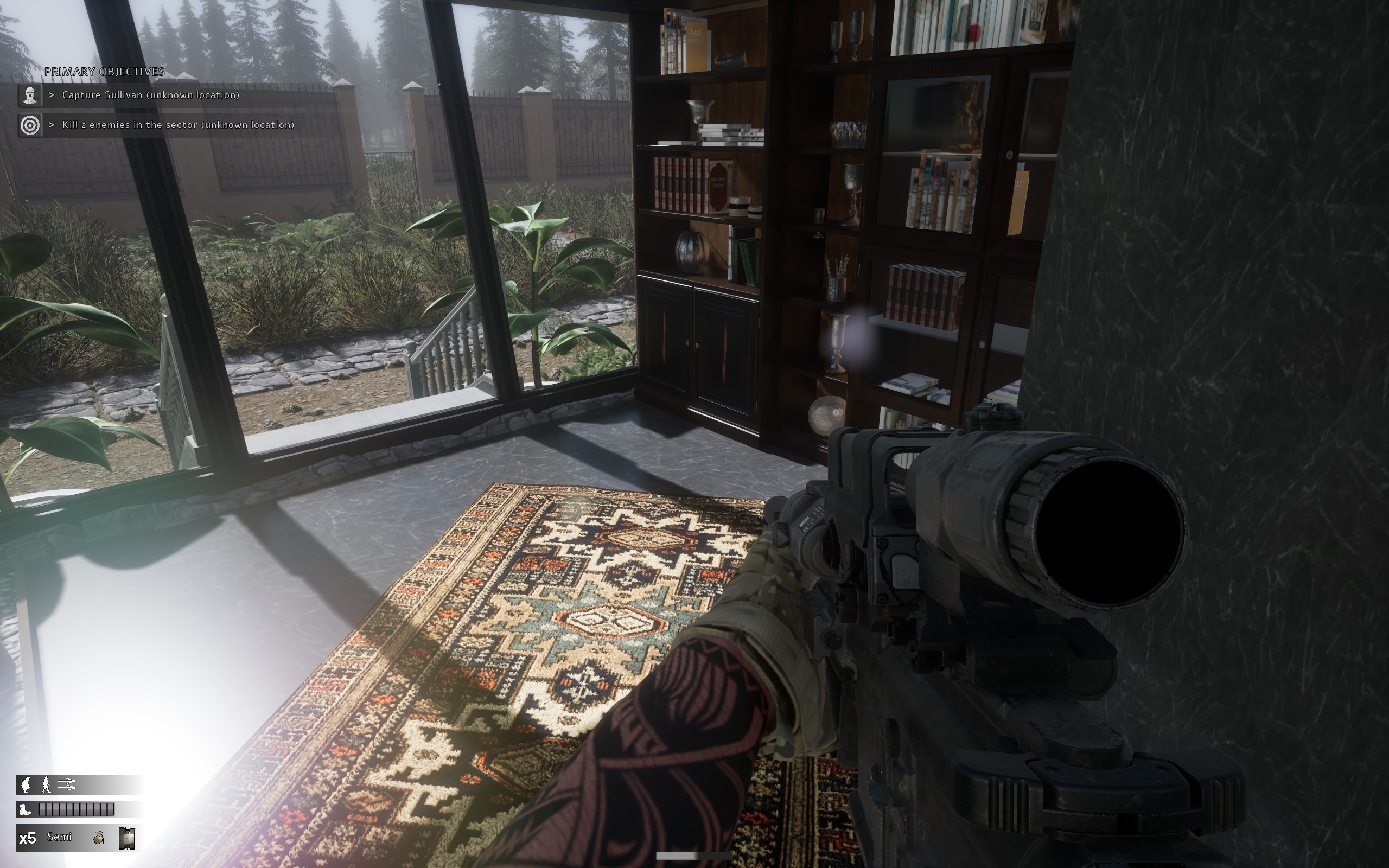Click the walking figure movement icon
Image resolution: width=1389 pixels, height=868 pixels.
pos(47,784)
